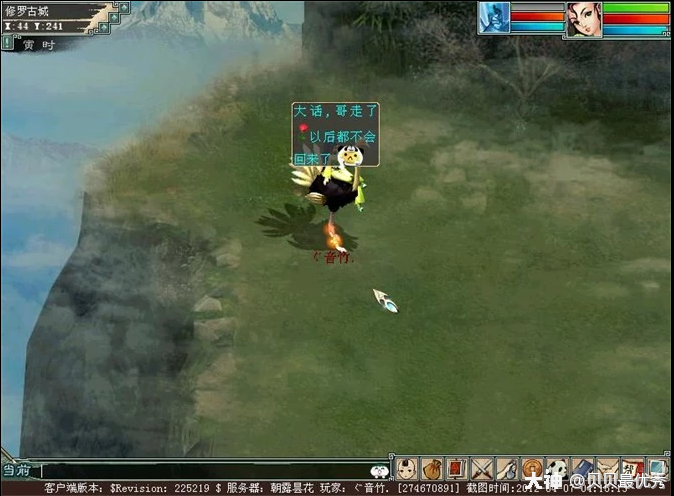Click the 当前 chat channel label
Image resolution: width=674 pixels, height=496 pixels.
click(x=16, y=470)
